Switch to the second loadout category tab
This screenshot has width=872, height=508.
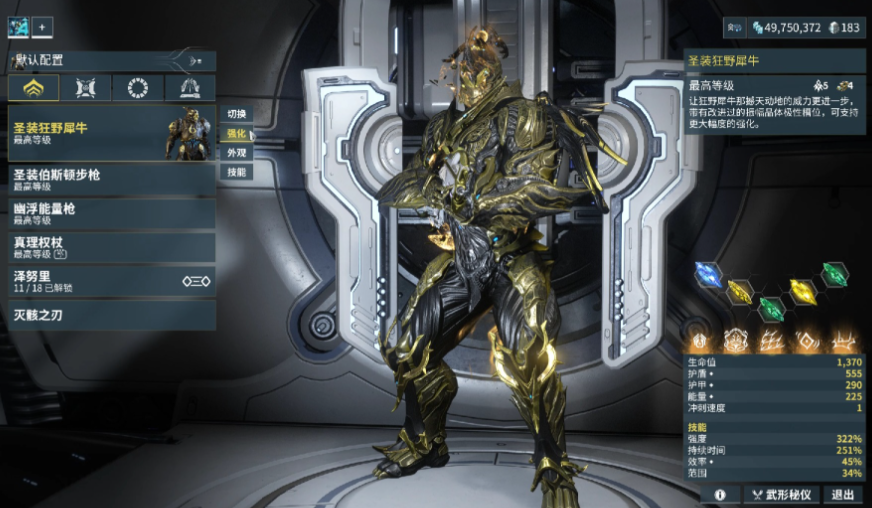85,88
